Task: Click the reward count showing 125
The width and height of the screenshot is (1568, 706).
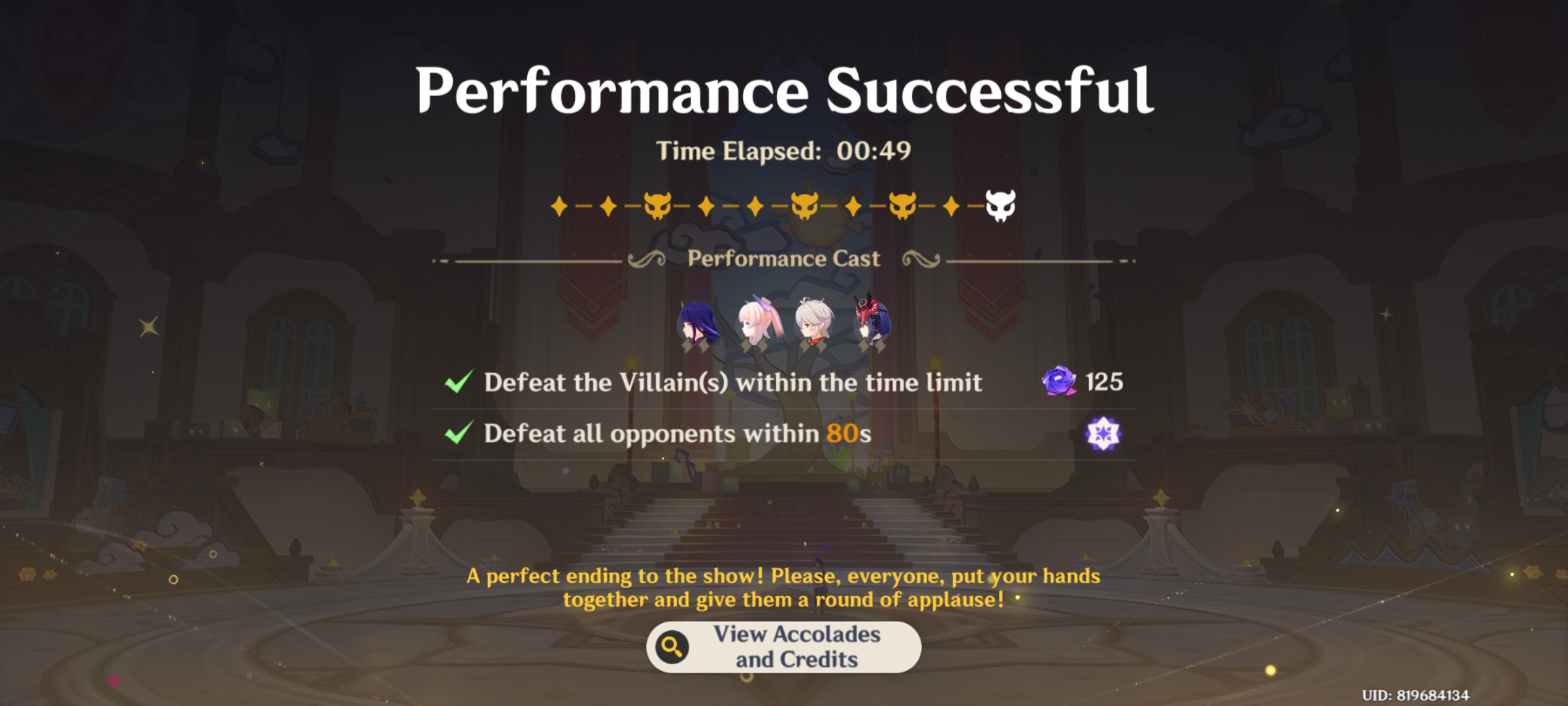Action: click(1104, 383)
